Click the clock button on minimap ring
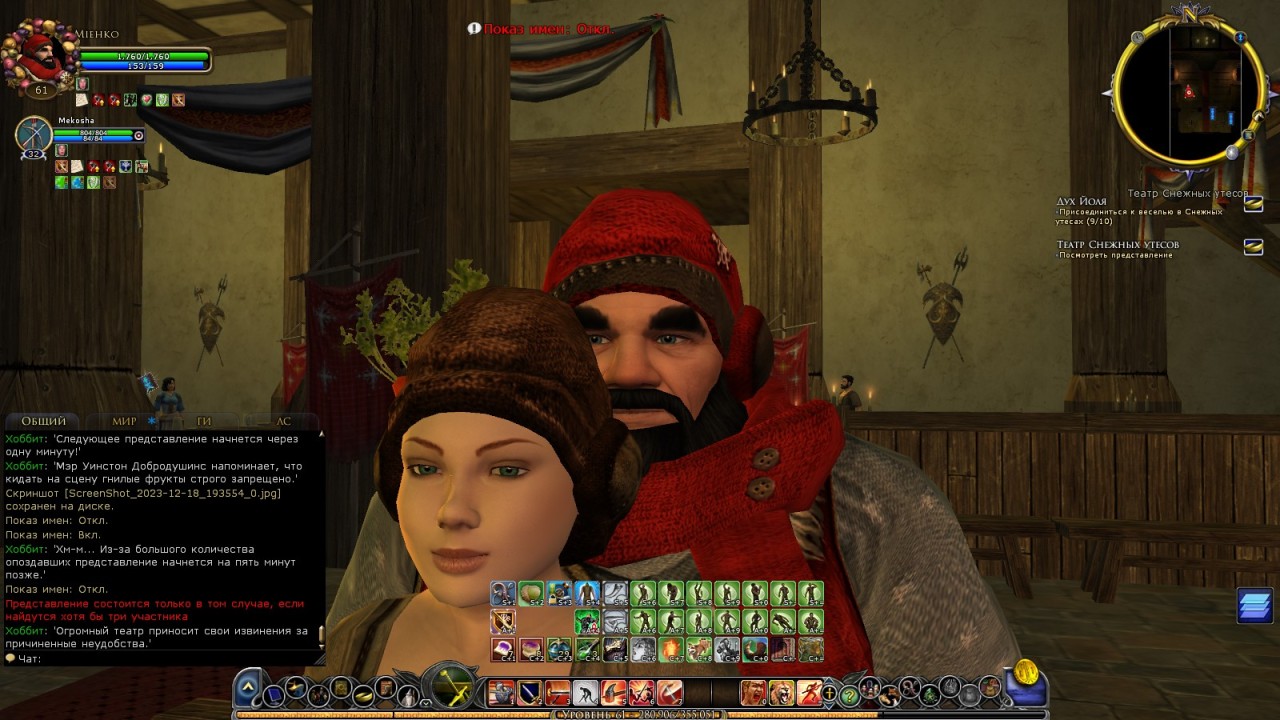 click(x=1137, y=38)
